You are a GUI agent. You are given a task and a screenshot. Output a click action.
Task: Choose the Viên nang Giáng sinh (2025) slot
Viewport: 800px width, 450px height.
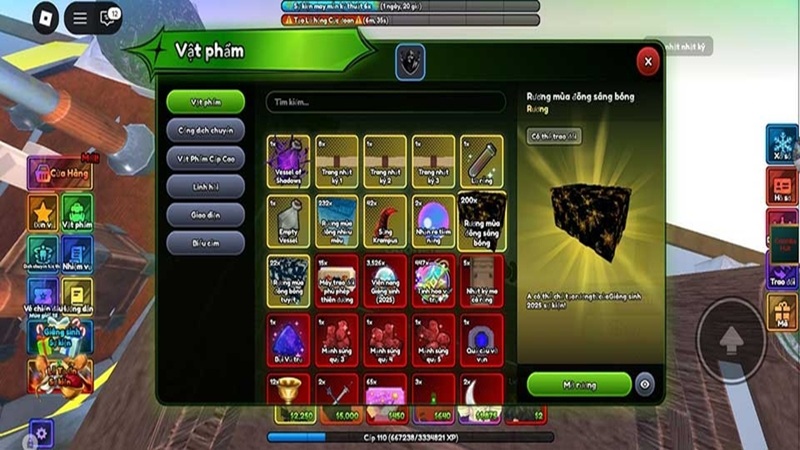(386, 279)
